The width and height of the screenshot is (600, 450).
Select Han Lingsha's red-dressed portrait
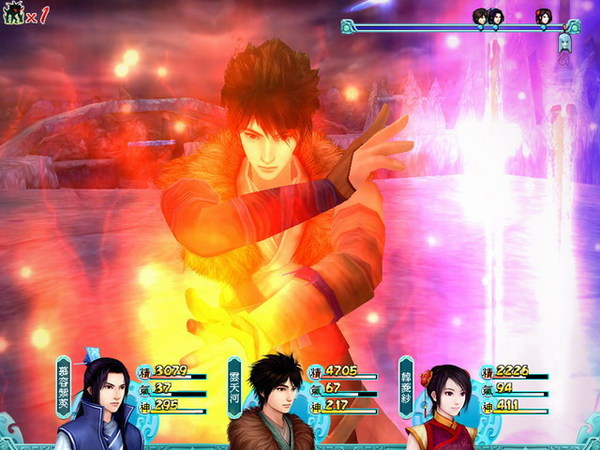point(438,406)
